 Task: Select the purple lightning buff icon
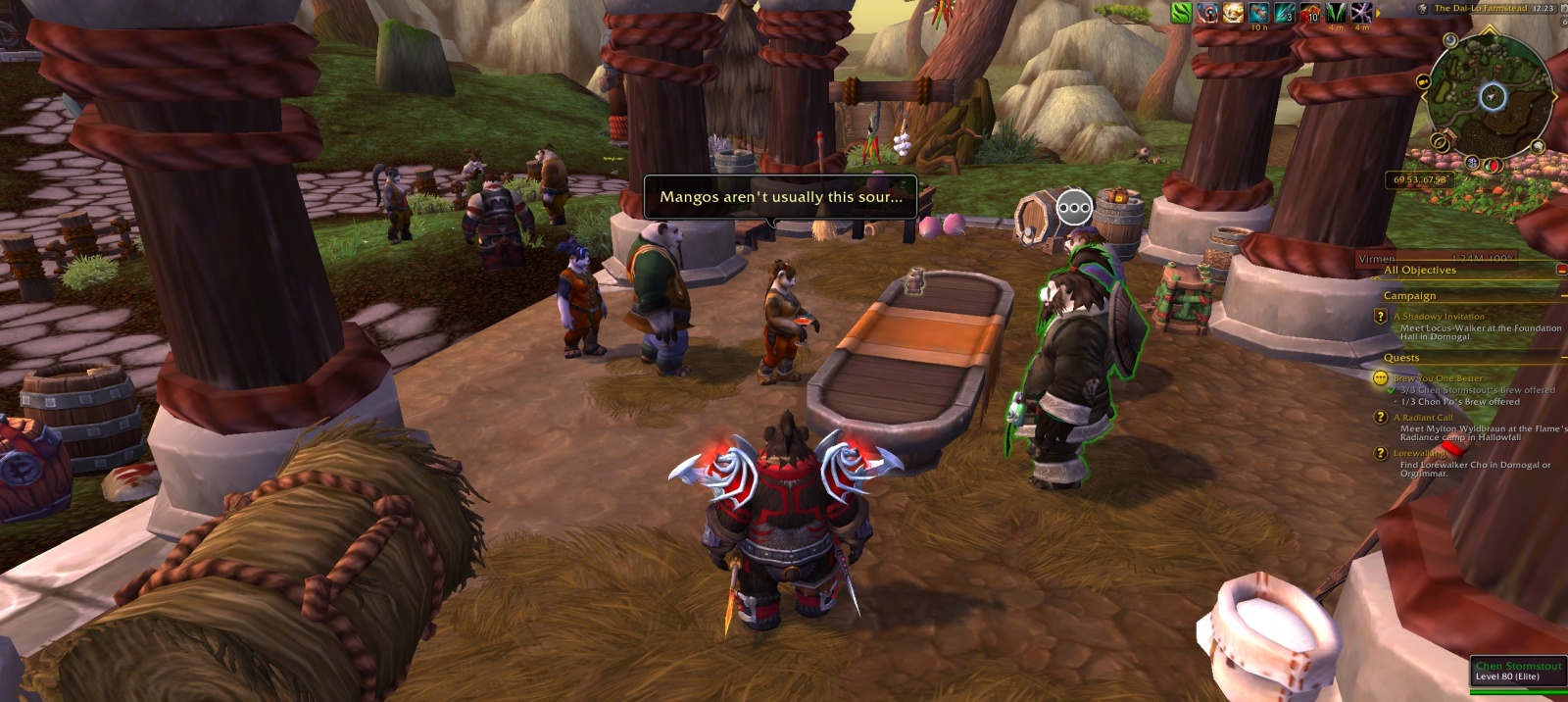tap(1361, 13)
